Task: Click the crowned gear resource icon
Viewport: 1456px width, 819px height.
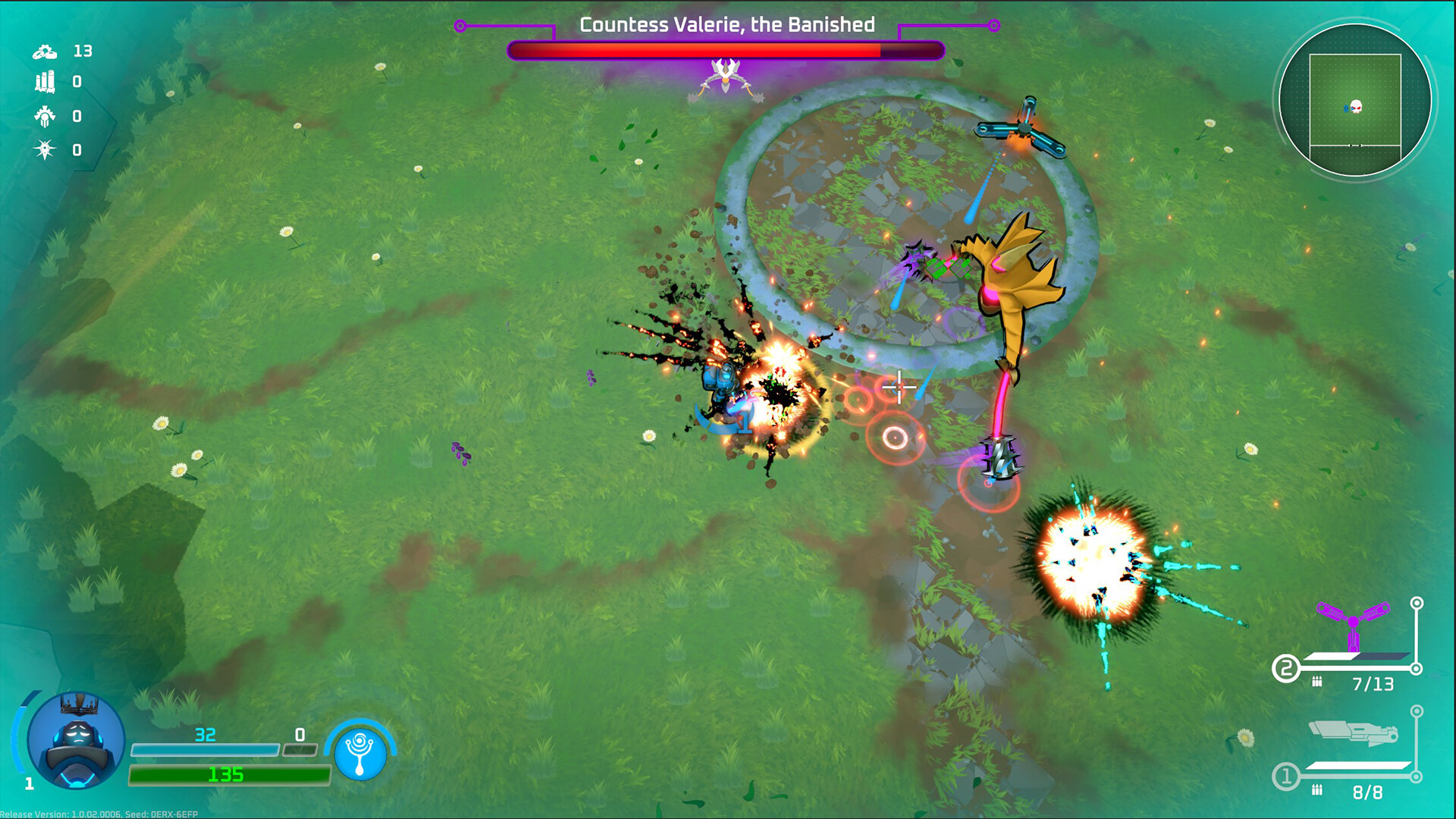Action: [x=45, y=117]
